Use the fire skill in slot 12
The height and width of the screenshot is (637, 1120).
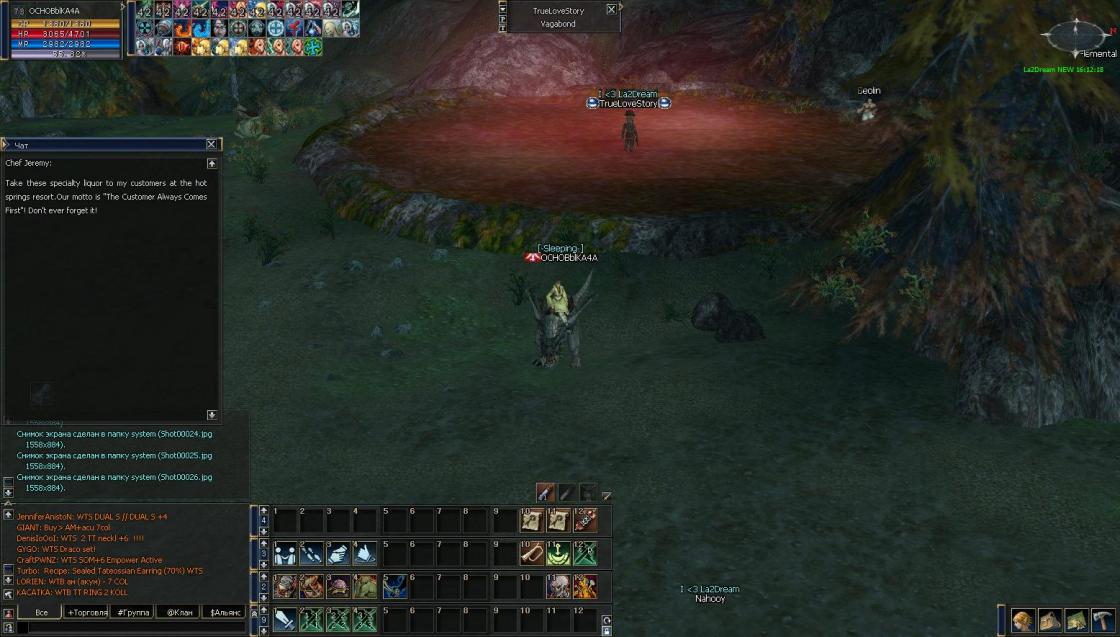click(x=585, y=586)
